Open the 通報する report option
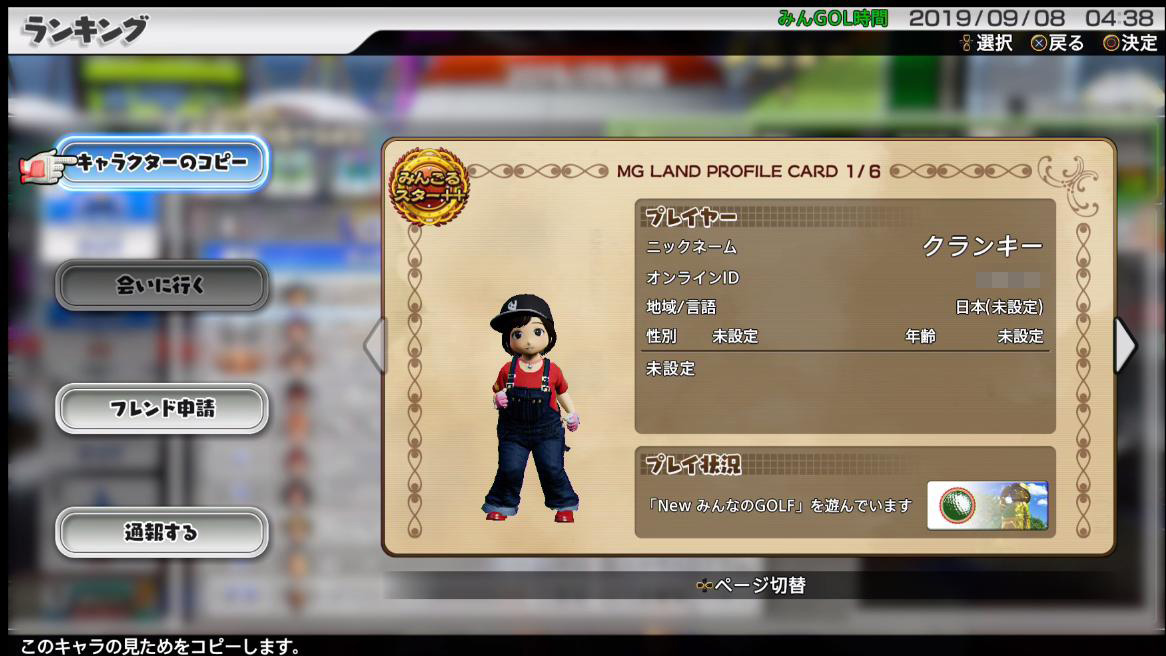 pyautogui.click(x=162, y=532)
